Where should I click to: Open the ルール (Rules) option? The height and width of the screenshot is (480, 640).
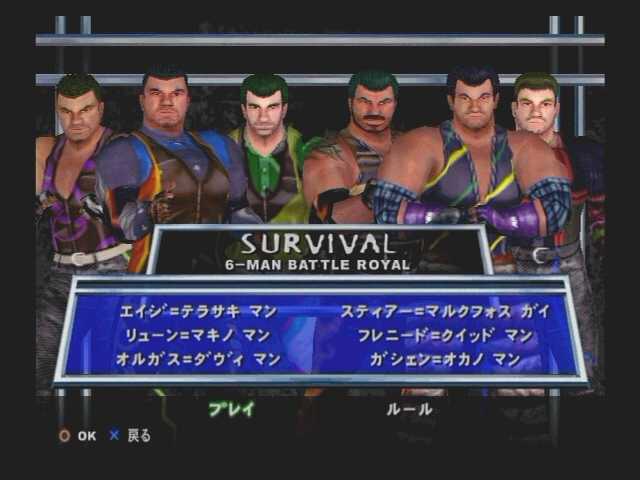click(x=409, y=408)
